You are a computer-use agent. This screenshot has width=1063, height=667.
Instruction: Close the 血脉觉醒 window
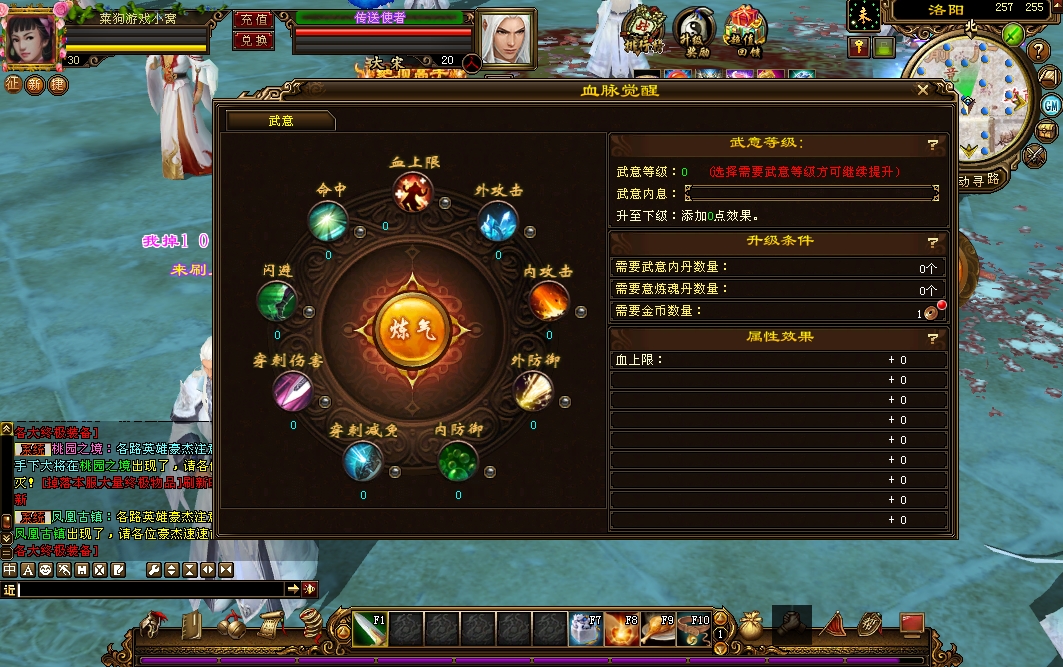923,90
